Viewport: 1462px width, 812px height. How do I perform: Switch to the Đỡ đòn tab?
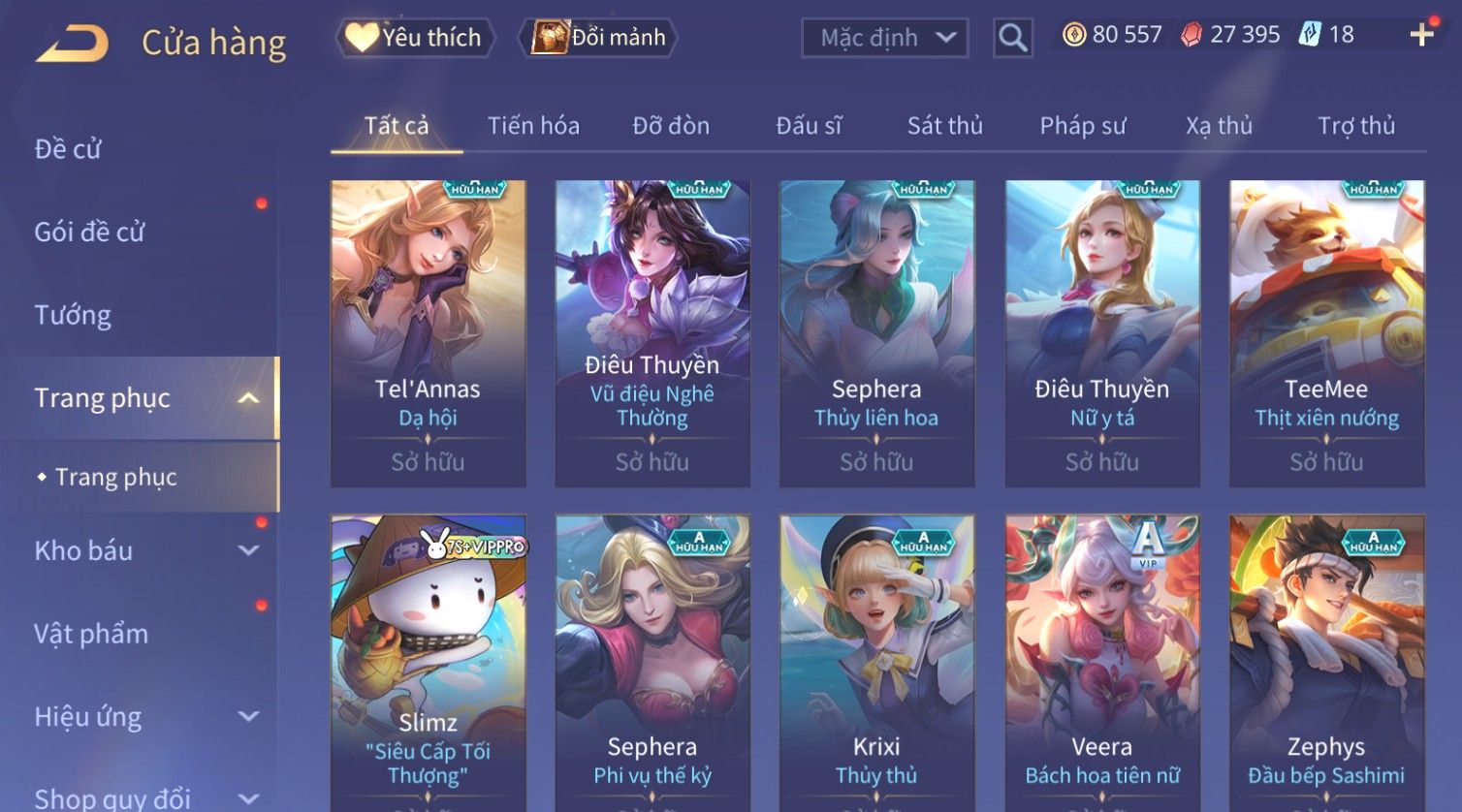coord(671,126)
